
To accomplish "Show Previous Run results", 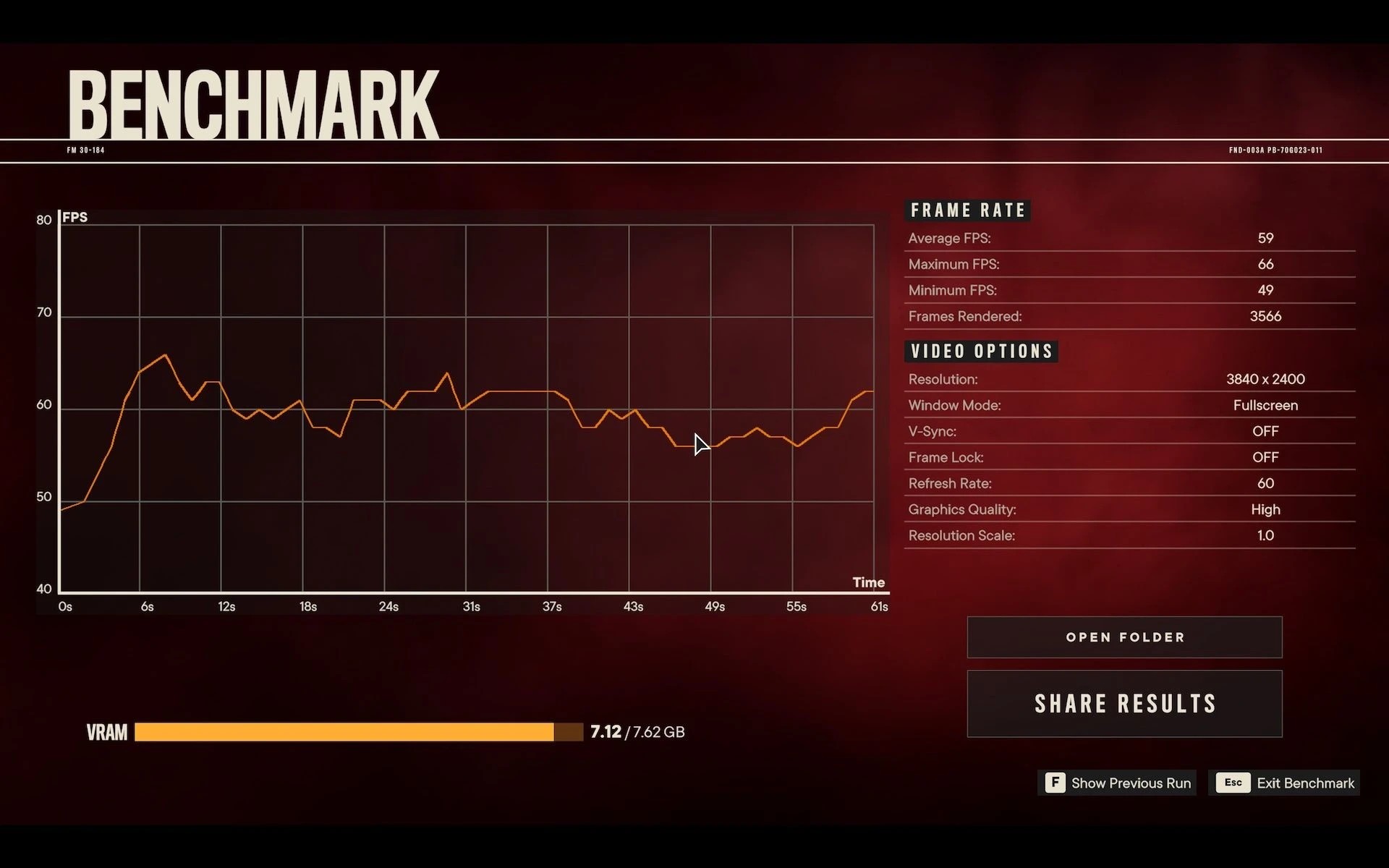I will point(1118,783).
